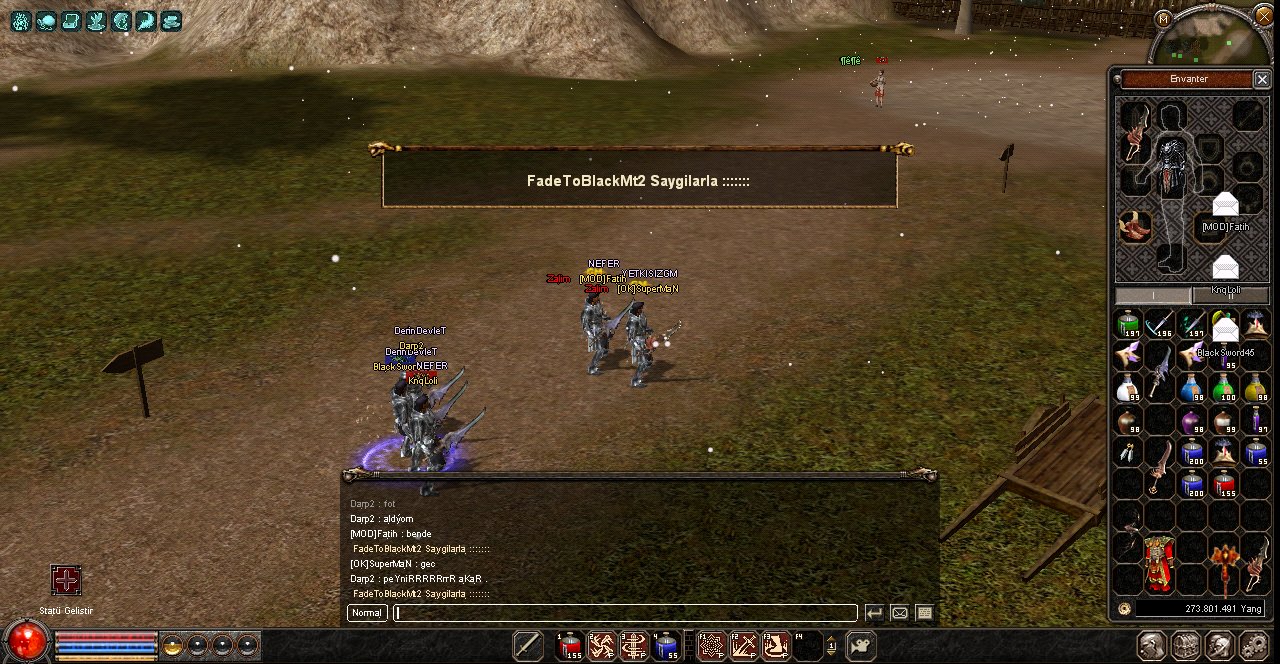The height and width of the screenshot is (664, 1280).
Task: Open the messenger envelope button beside chat
Action: [x=899, y=613]
